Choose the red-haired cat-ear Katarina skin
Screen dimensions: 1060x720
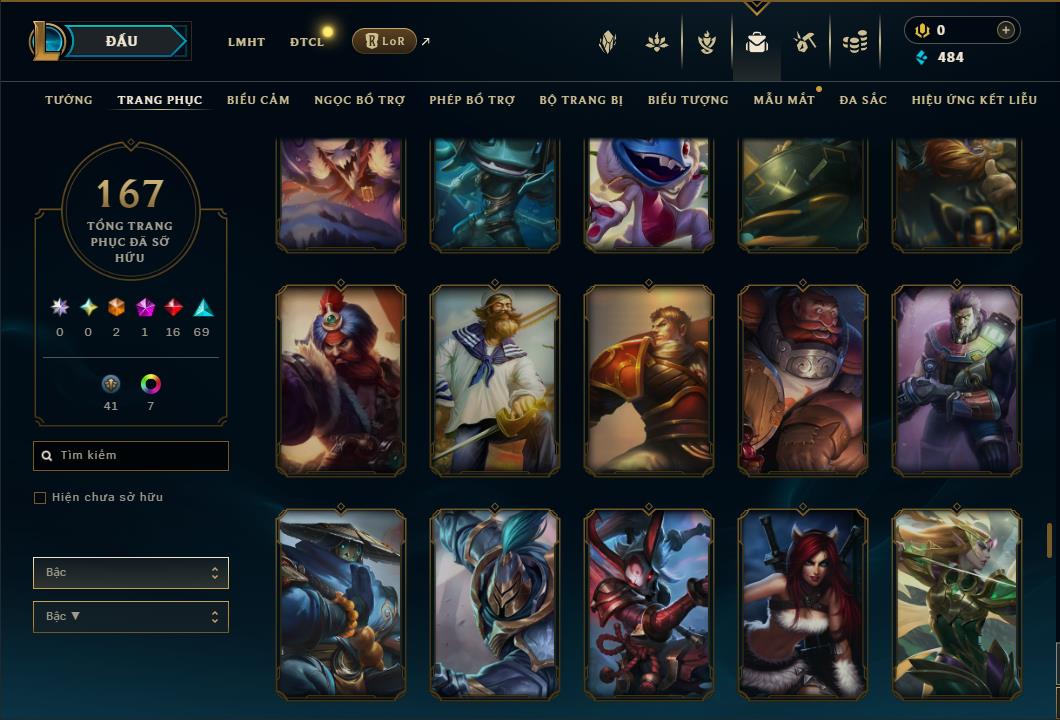pos(803,604)
